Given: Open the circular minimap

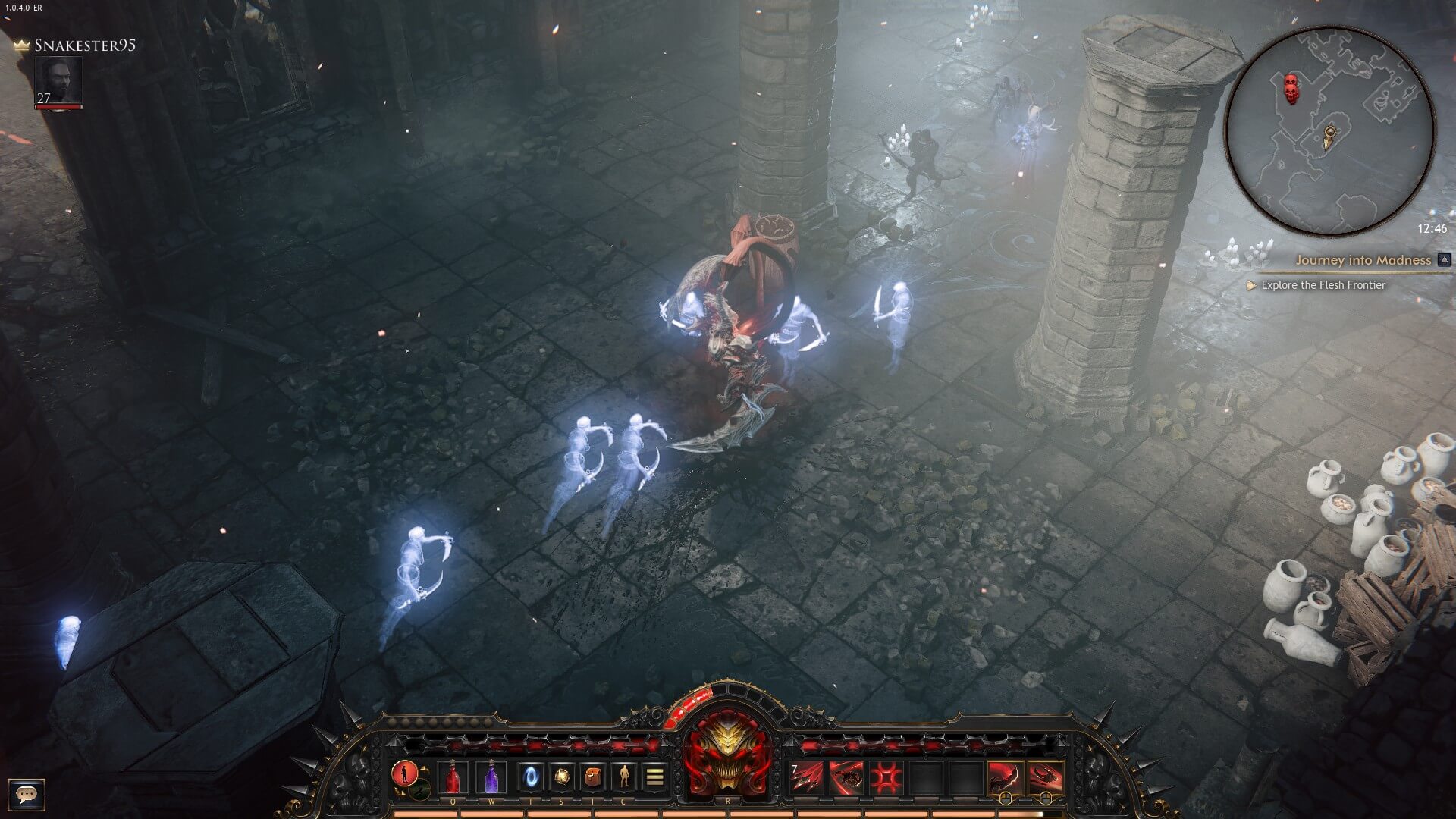Looking at the screenshot, I should pos(1329,130).
